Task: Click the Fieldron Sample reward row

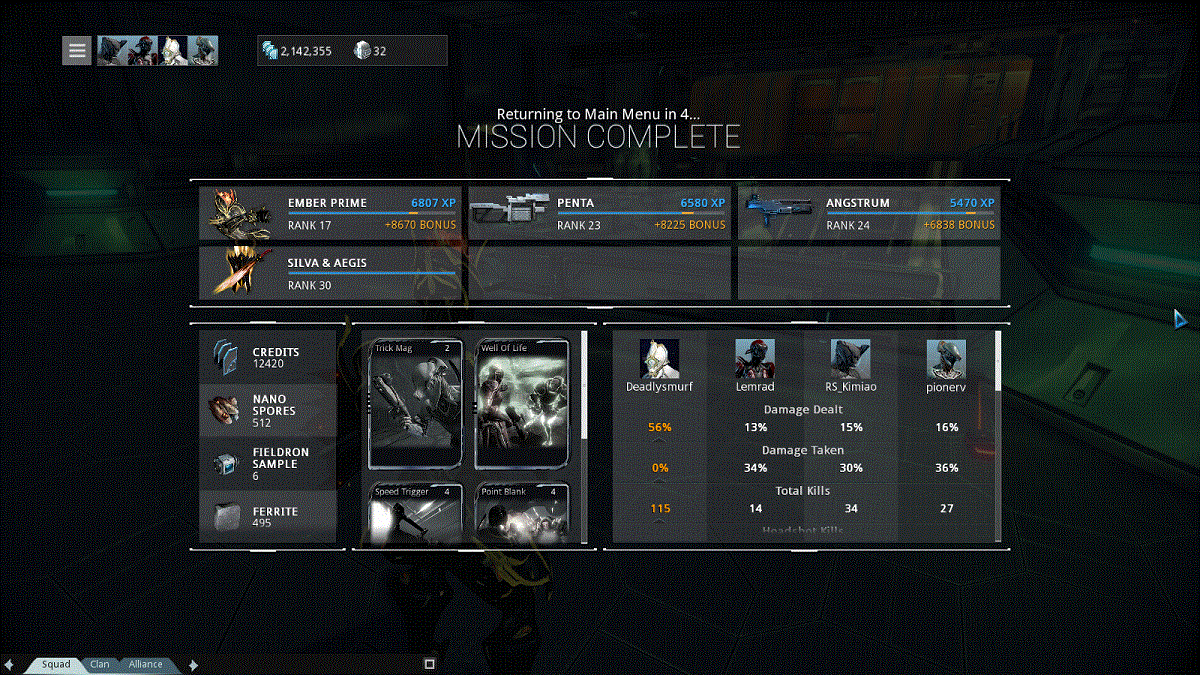Action: point(268,463)
